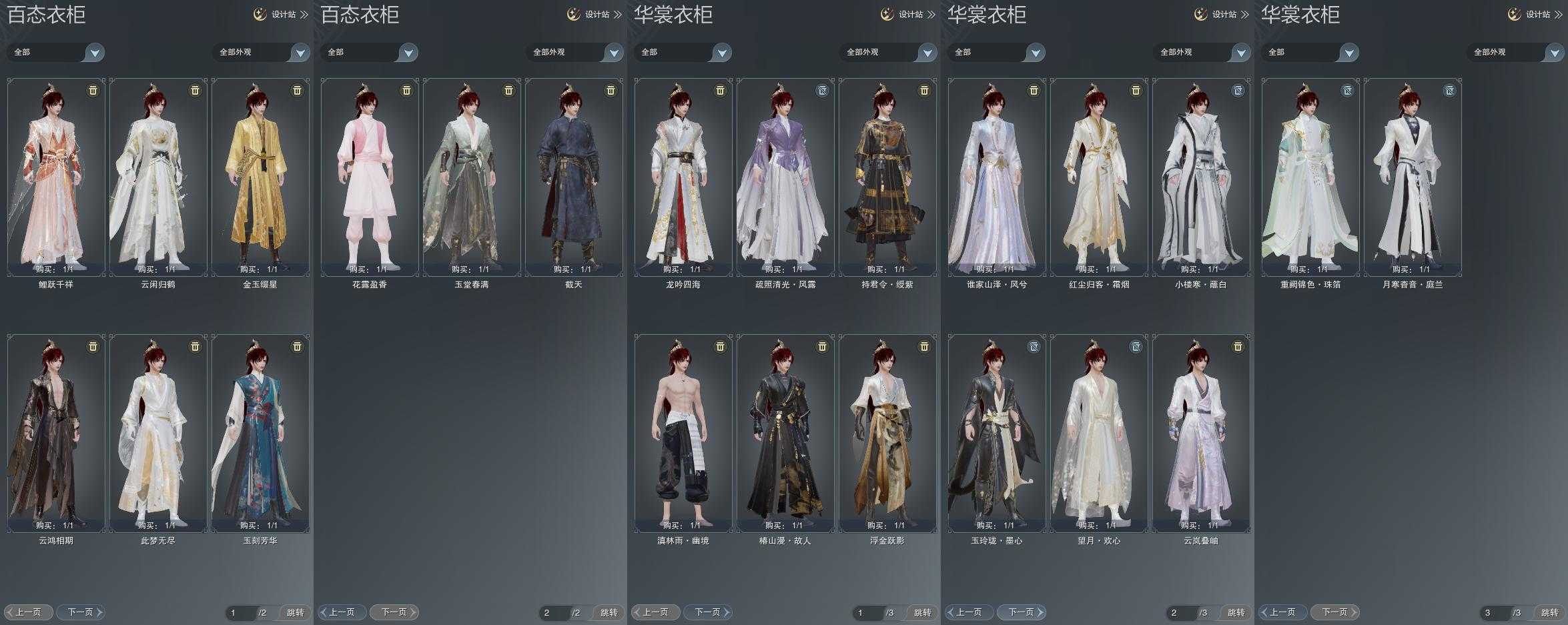Click the corner icon on 玉玲珑·墨心
1568x625 pixels.
tap(1034, 347)
